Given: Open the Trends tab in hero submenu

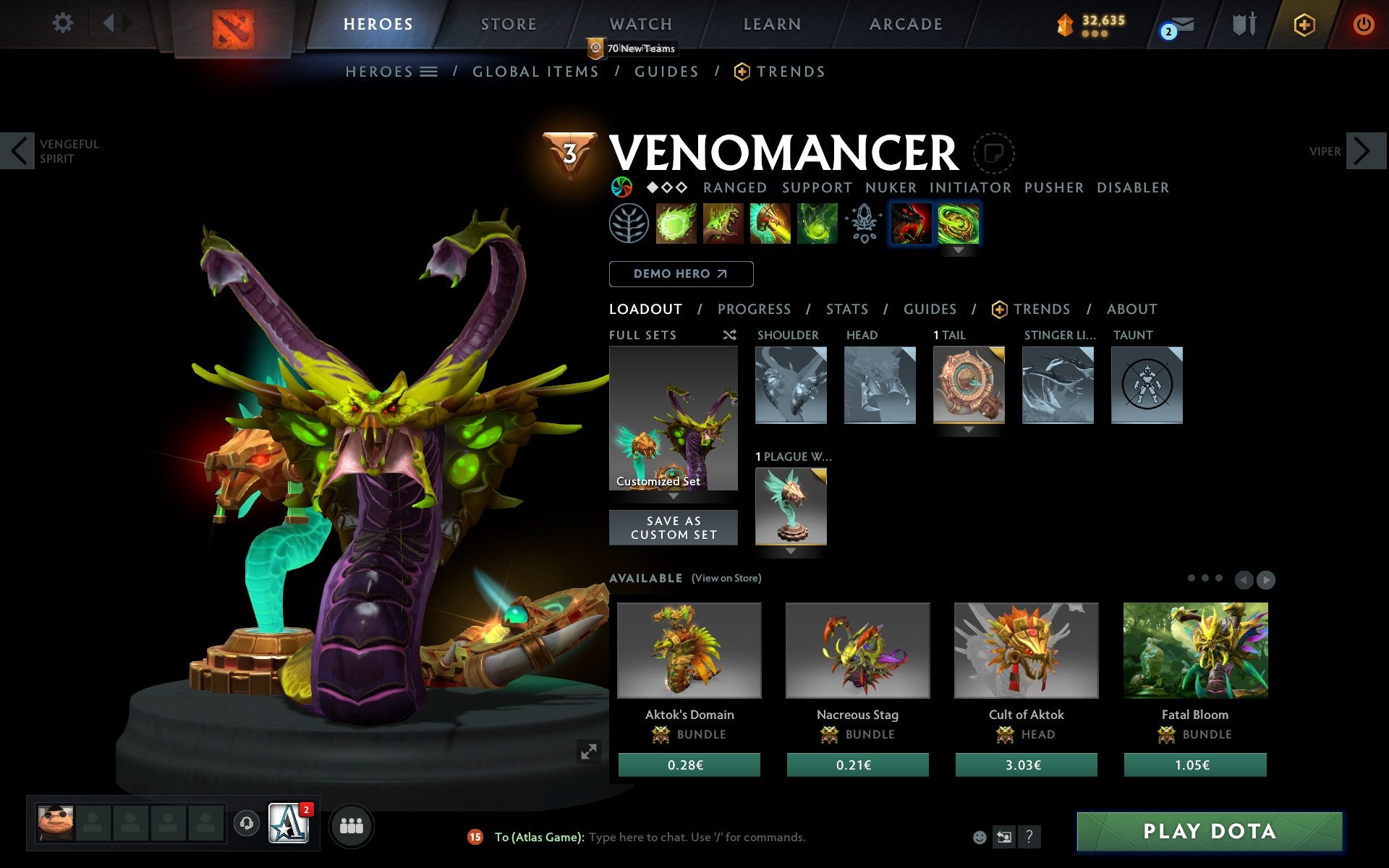Looking at the screenshot, I should coord(791,72).
